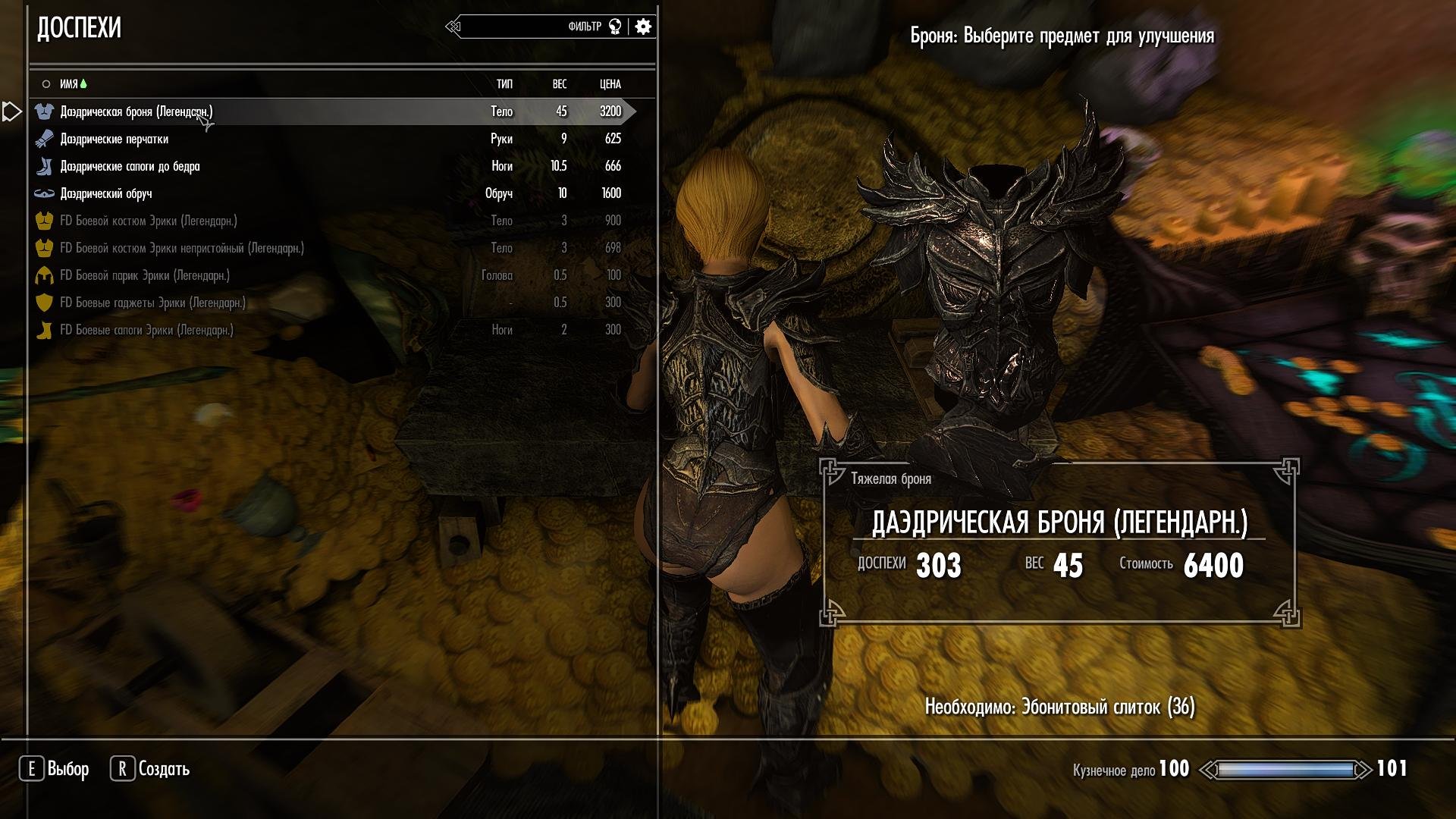
Task: Choose FD Боевой костюм Эрики непристойный
Action: (x=182, y=248)
